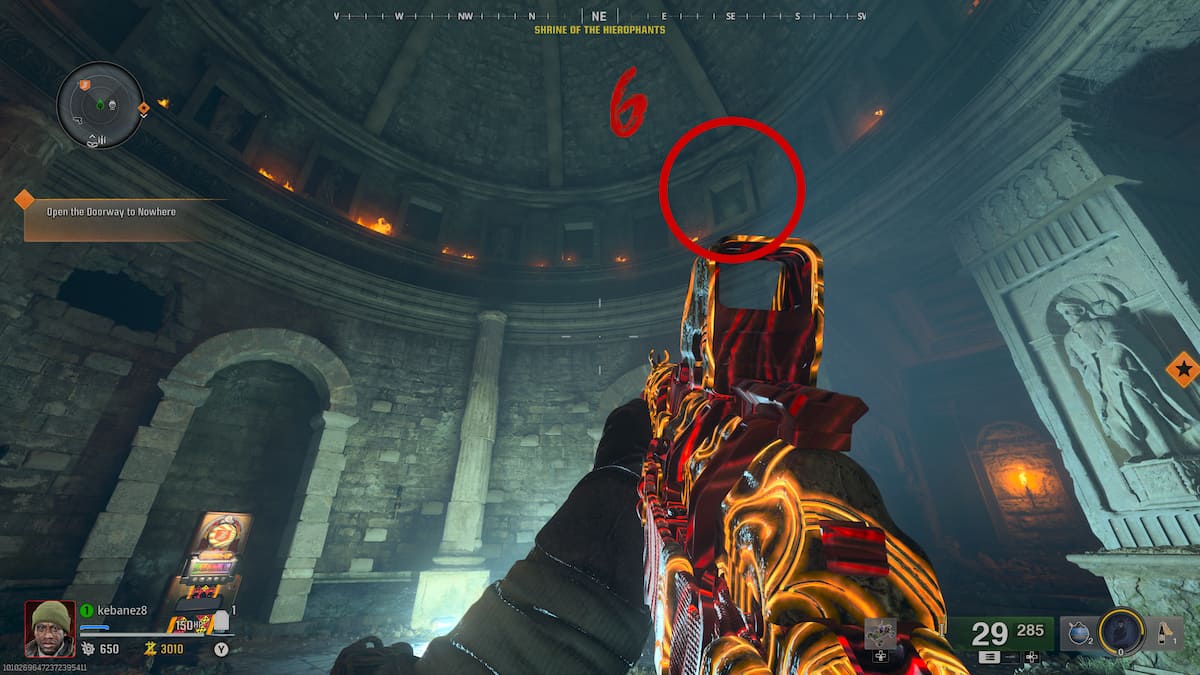Open the circular minimap
Screen dimensions: 1200x675
(x=100, y=104)
